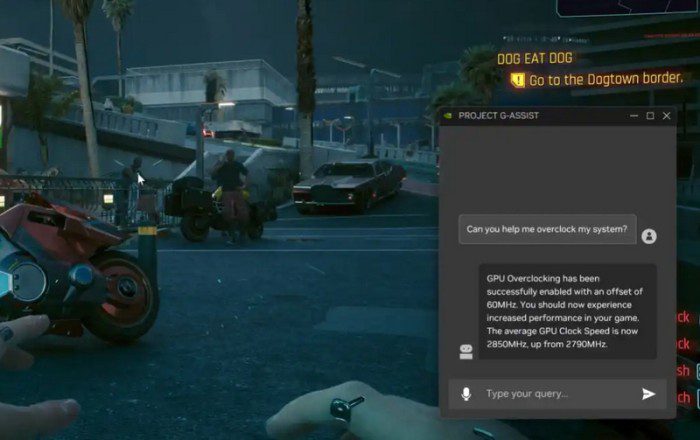Close the Project G-Assist window

pos(667,115)
